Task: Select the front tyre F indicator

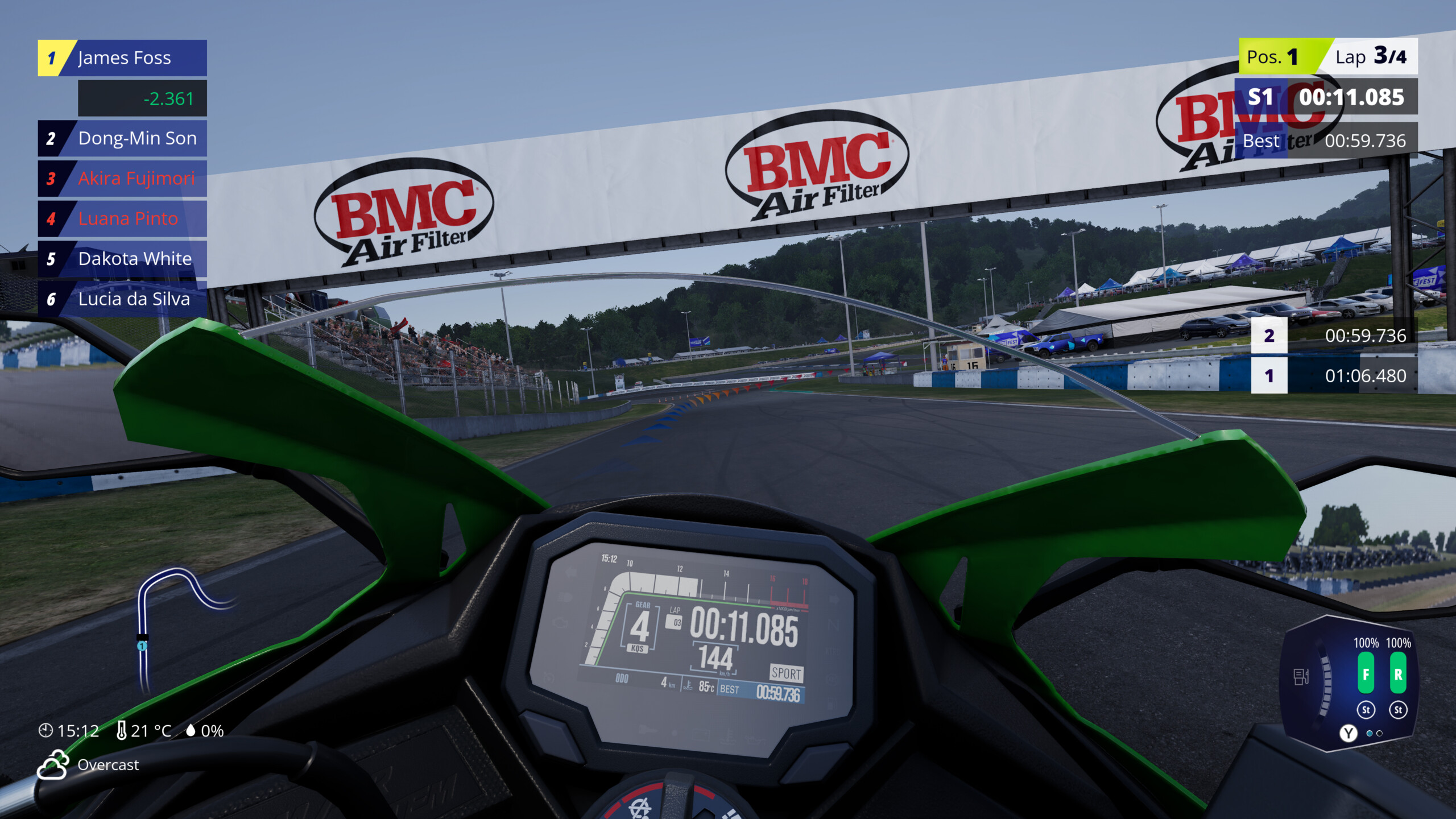Action: (x=1366, y=674)
